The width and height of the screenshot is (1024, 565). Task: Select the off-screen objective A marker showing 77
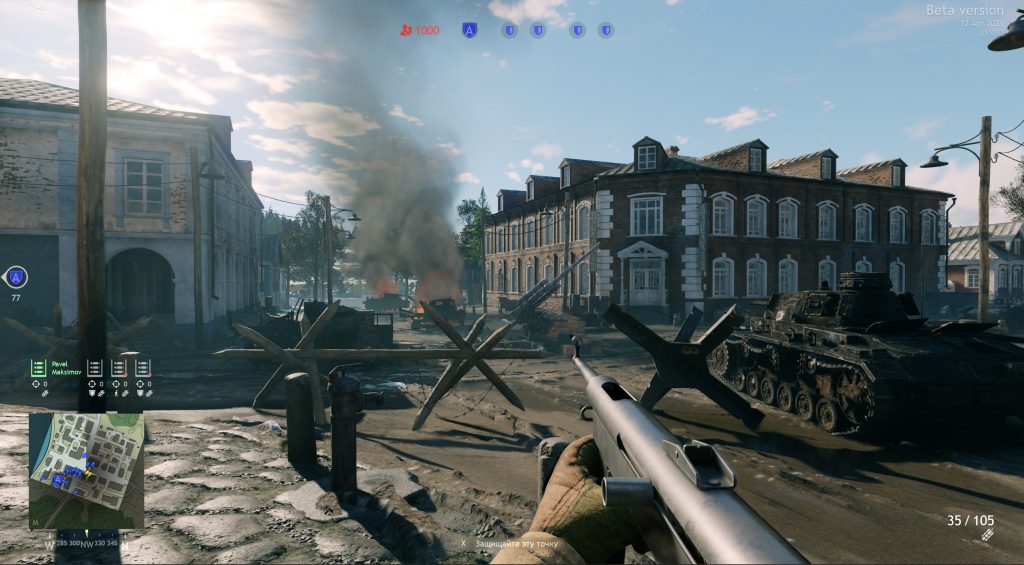point(16,277)
